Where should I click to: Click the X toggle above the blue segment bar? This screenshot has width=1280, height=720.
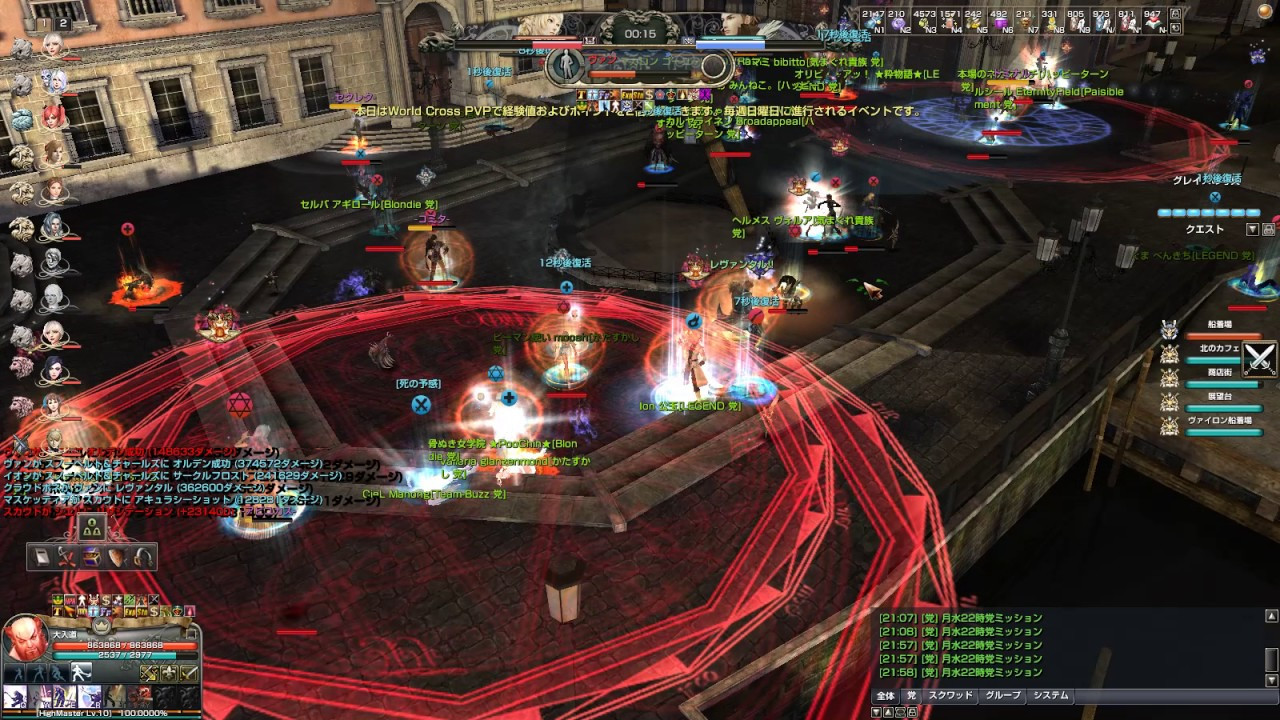(x=1214, y=196)
